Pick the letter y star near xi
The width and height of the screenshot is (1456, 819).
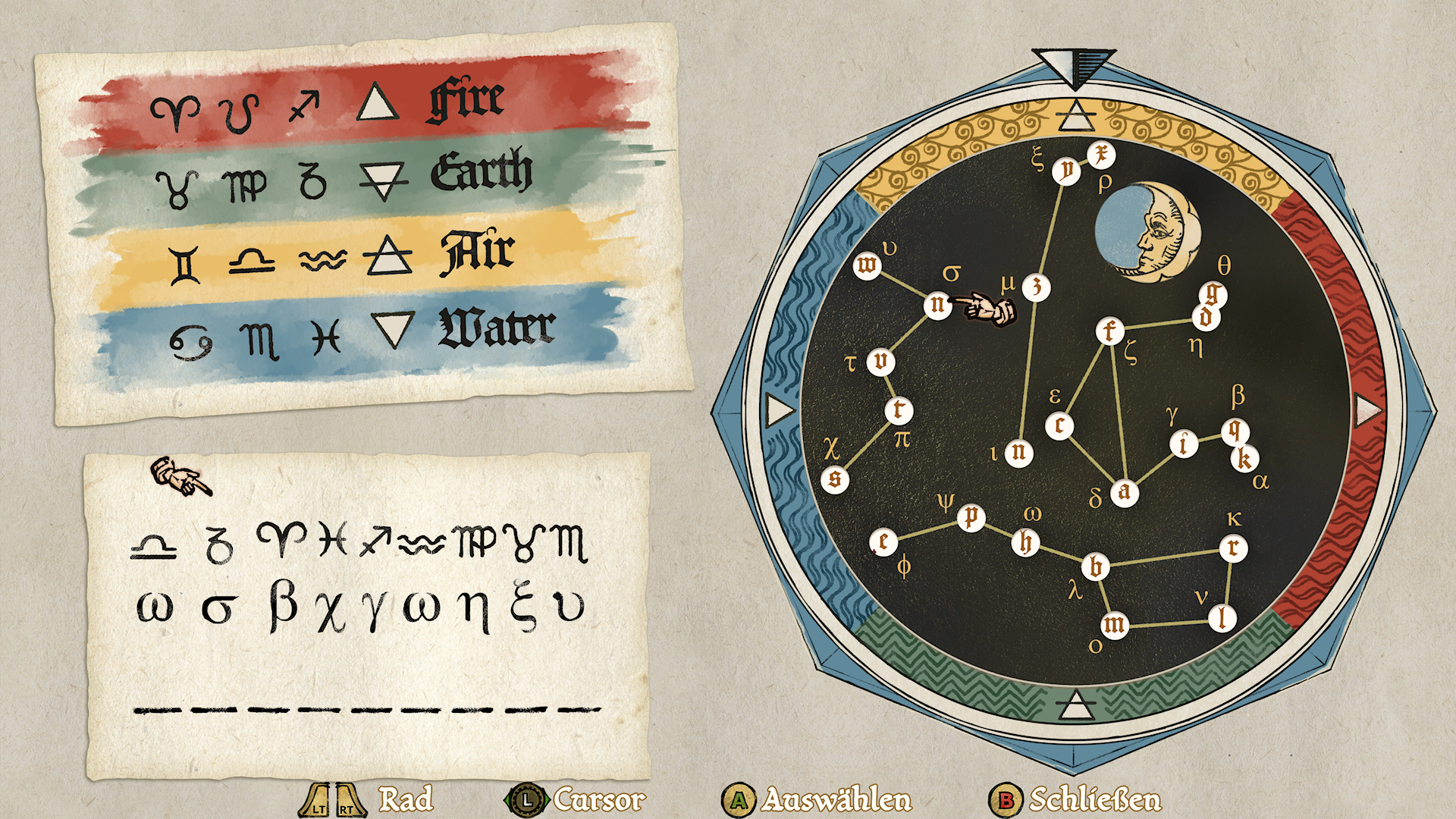[1066, 171]
